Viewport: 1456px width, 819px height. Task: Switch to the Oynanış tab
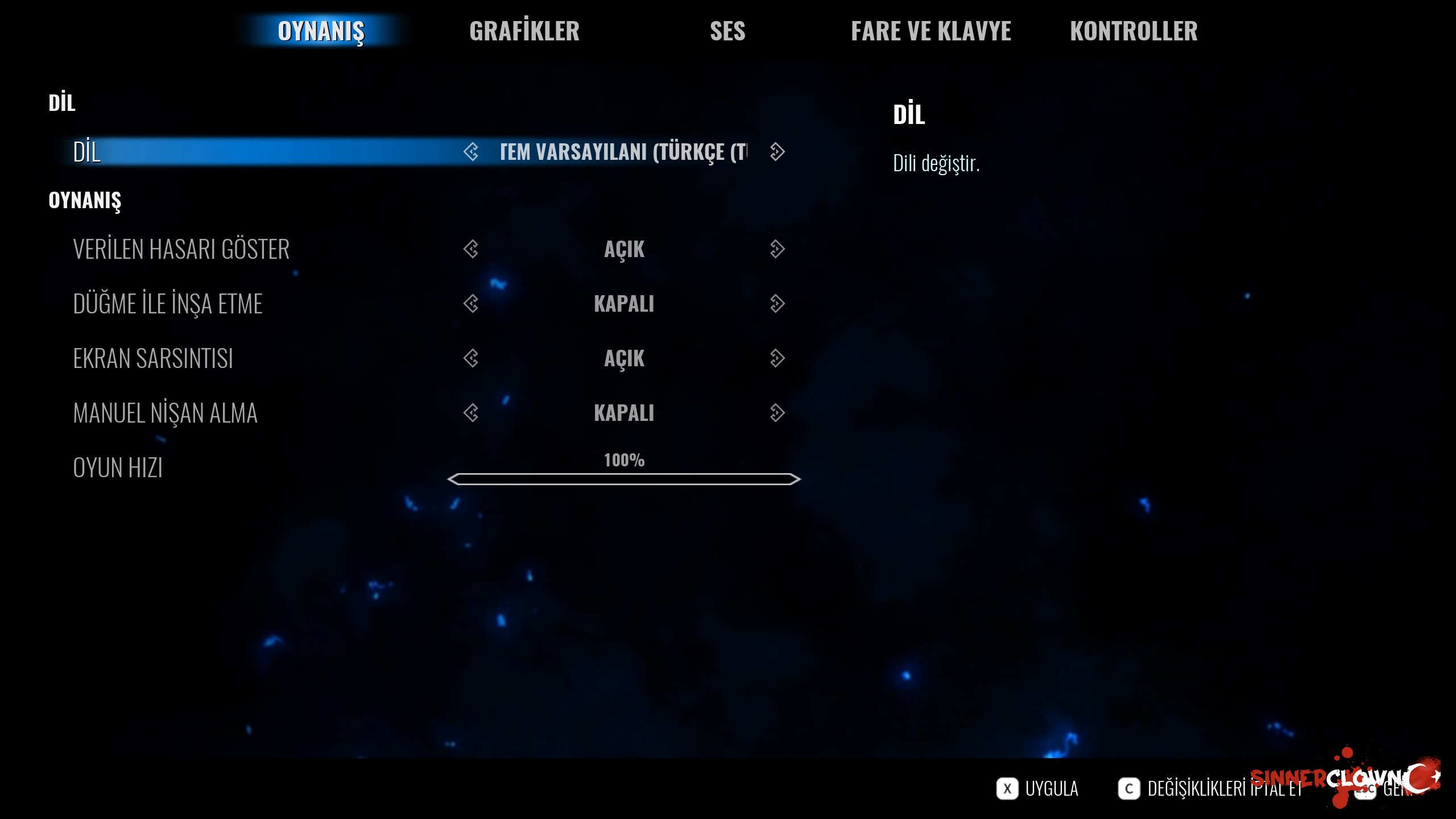point(321,31)
